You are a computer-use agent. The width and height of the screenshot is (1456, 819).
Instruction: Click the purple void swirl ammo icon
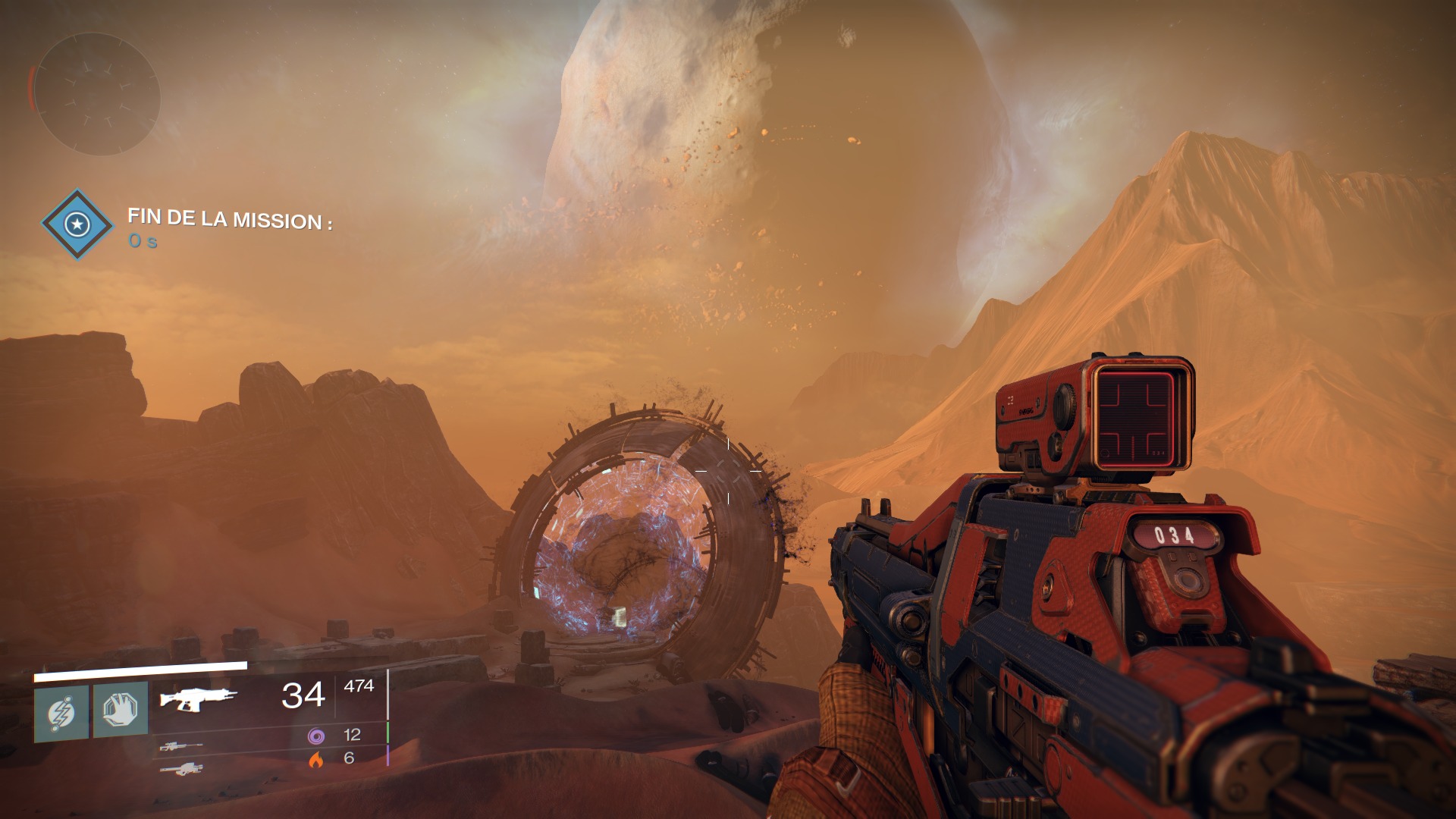pos(316,735)
